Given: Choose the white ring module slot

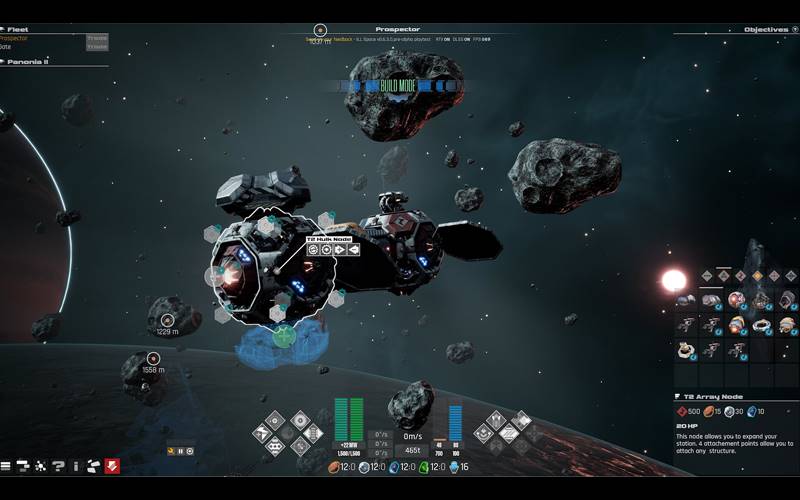Looking at the screenshot, I should [x=762, y=325].
